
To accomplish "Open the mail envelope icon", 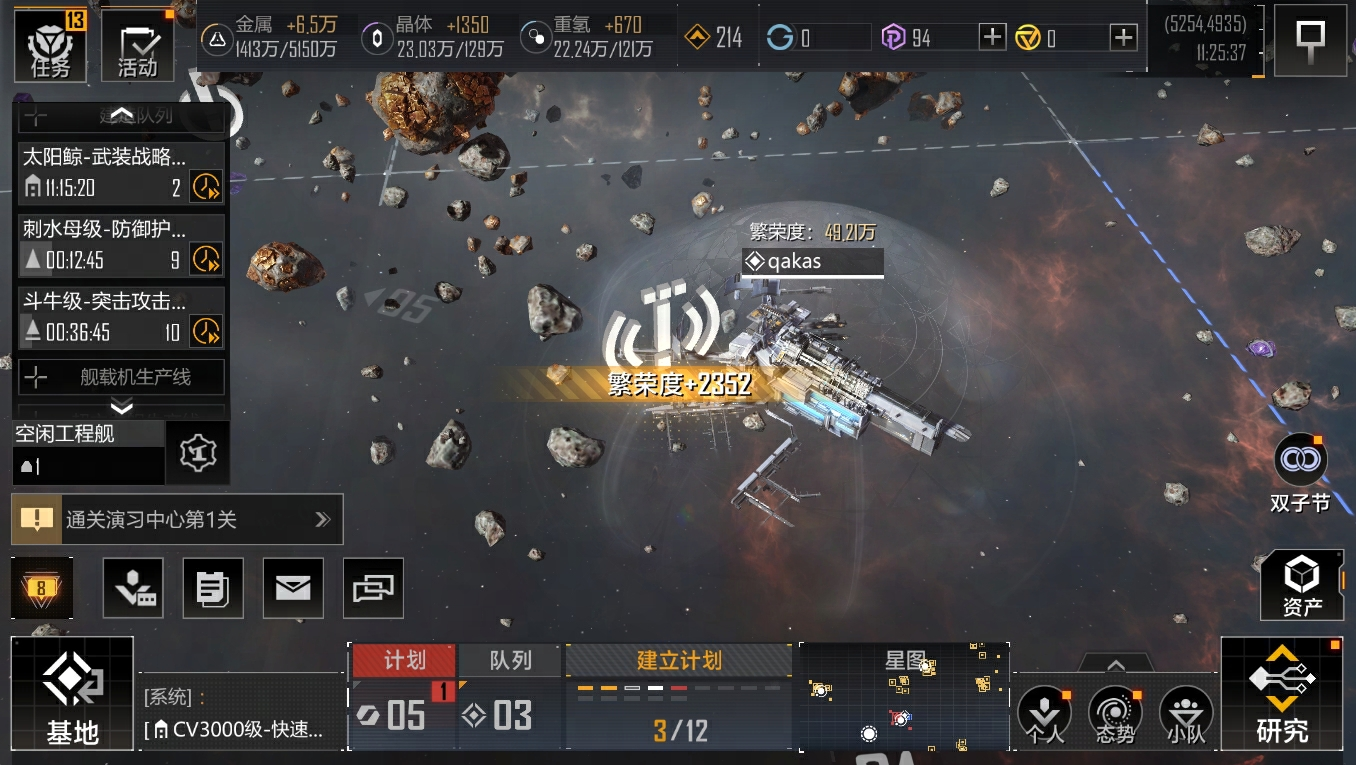I will 293,588.
